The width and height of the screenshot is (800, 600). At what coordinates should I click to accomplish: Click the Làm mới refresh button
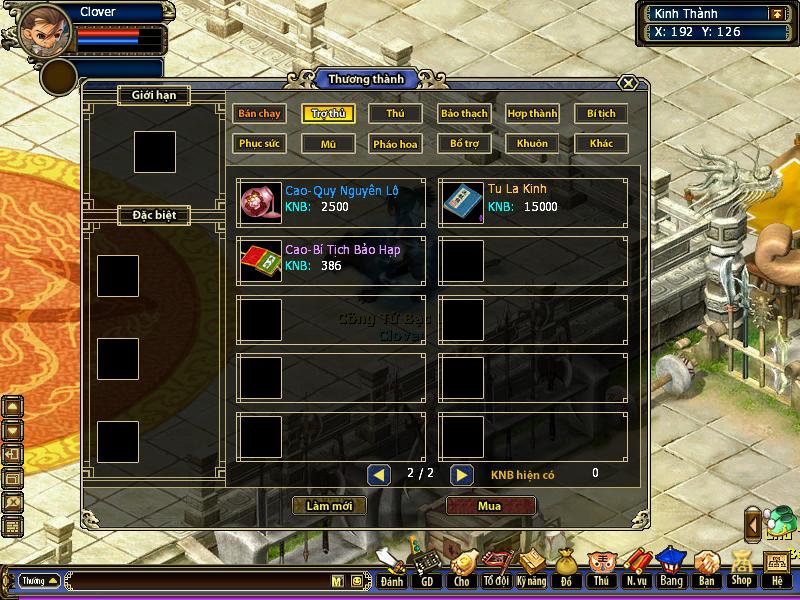pyautogui.click(x=329, y=506)
